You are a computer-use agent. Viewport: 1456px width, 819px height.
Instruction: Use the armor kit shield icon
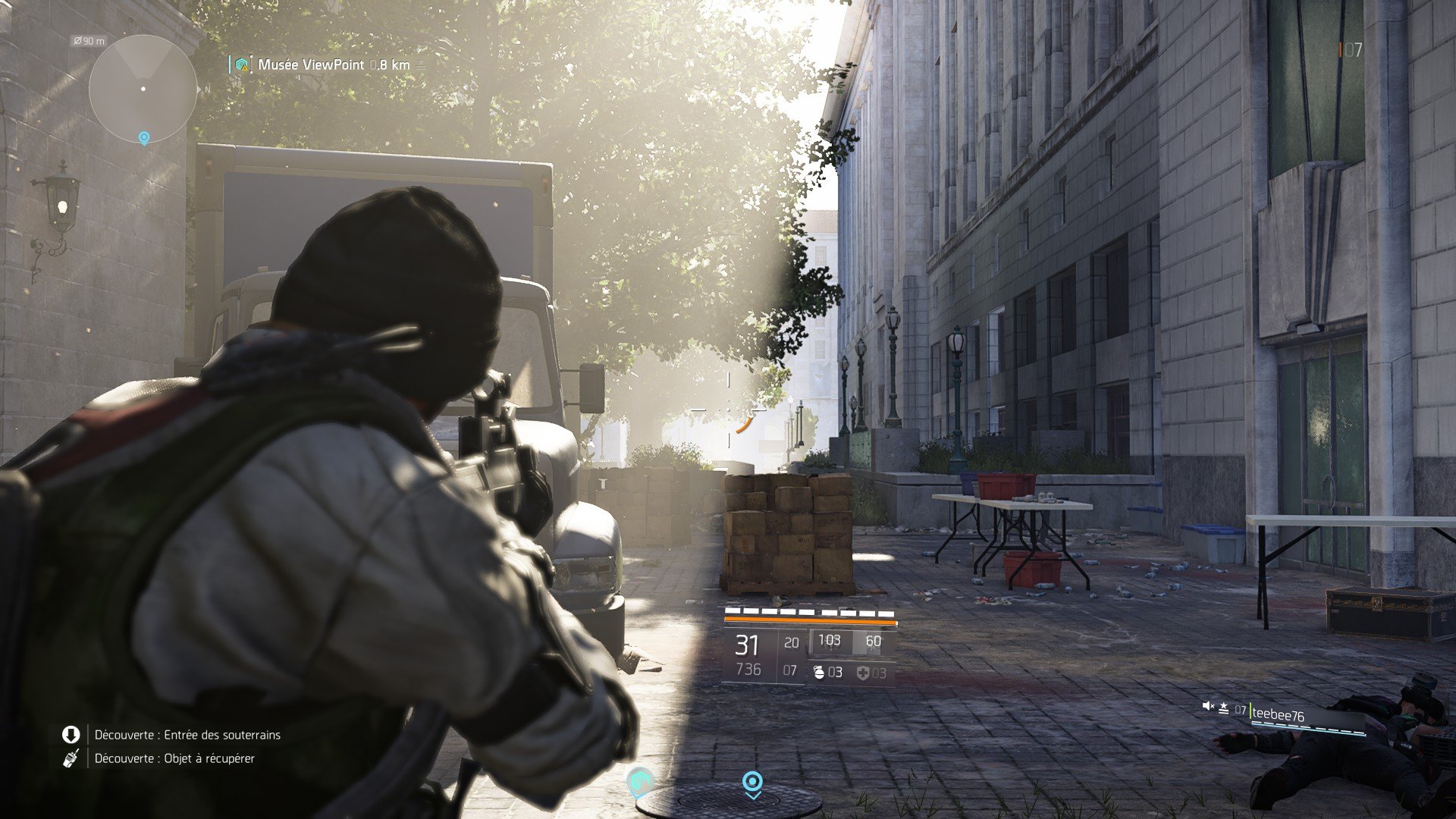coord(863,673)
